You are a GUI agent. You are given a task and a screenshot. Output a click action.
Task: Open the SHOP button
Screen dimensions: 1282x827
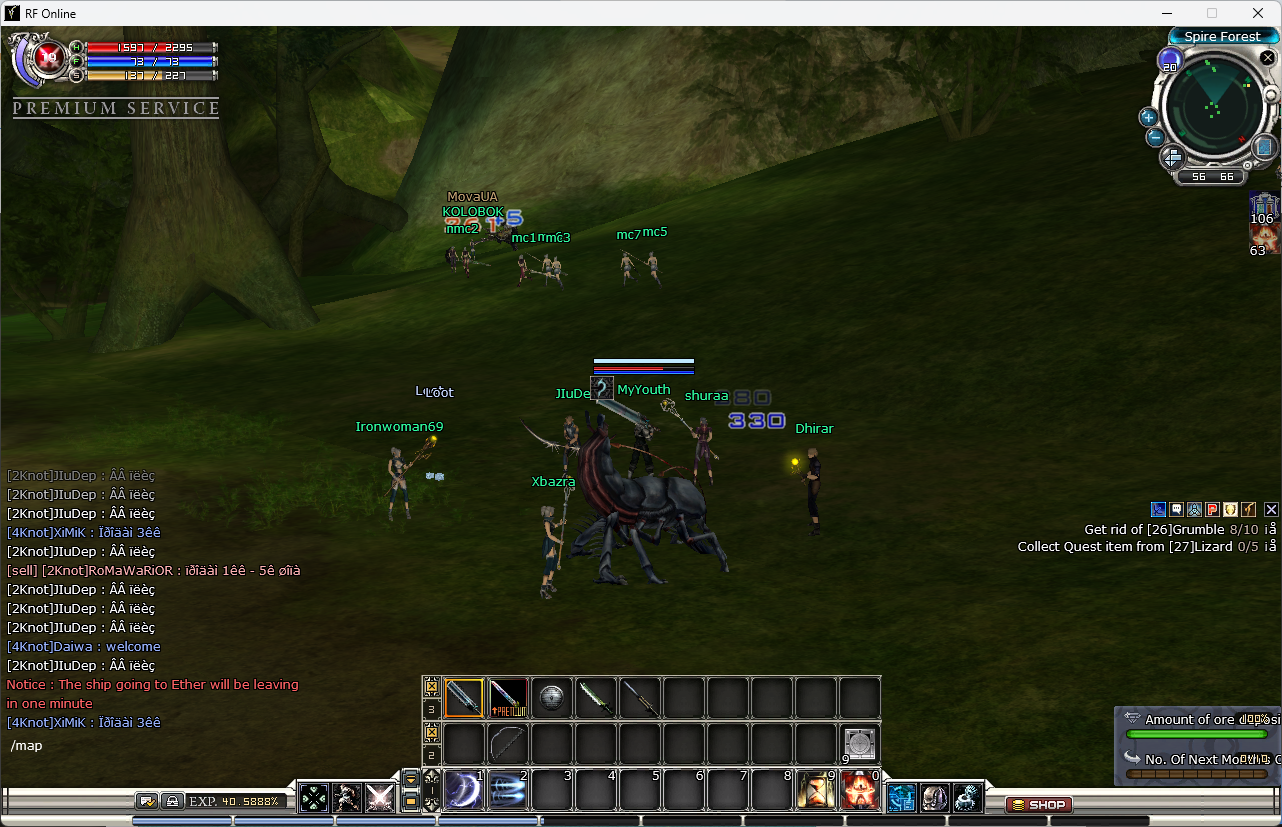(x=1039, y=804)
